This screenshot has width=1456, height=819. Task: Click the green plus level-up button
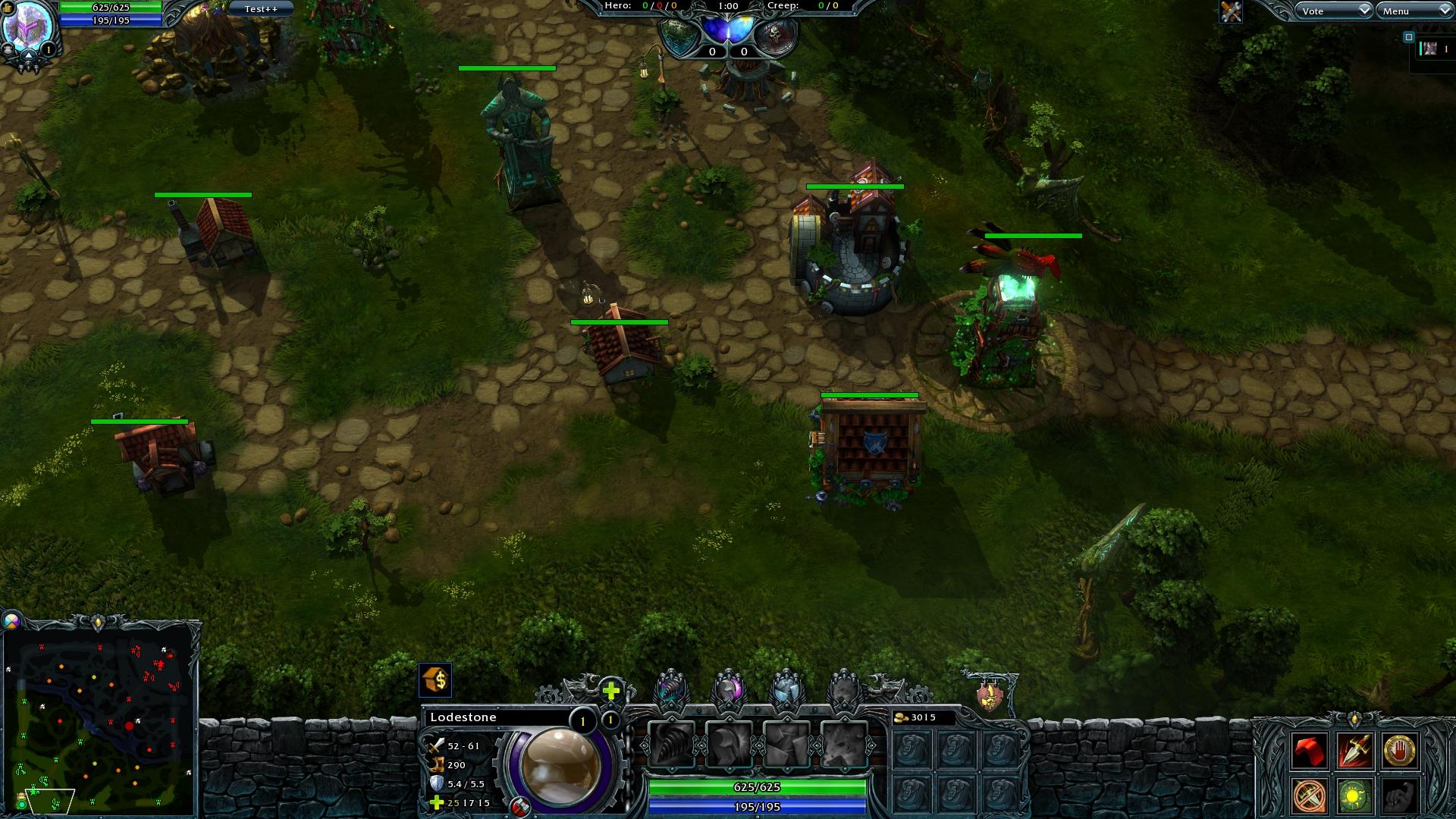pos(611,690)
